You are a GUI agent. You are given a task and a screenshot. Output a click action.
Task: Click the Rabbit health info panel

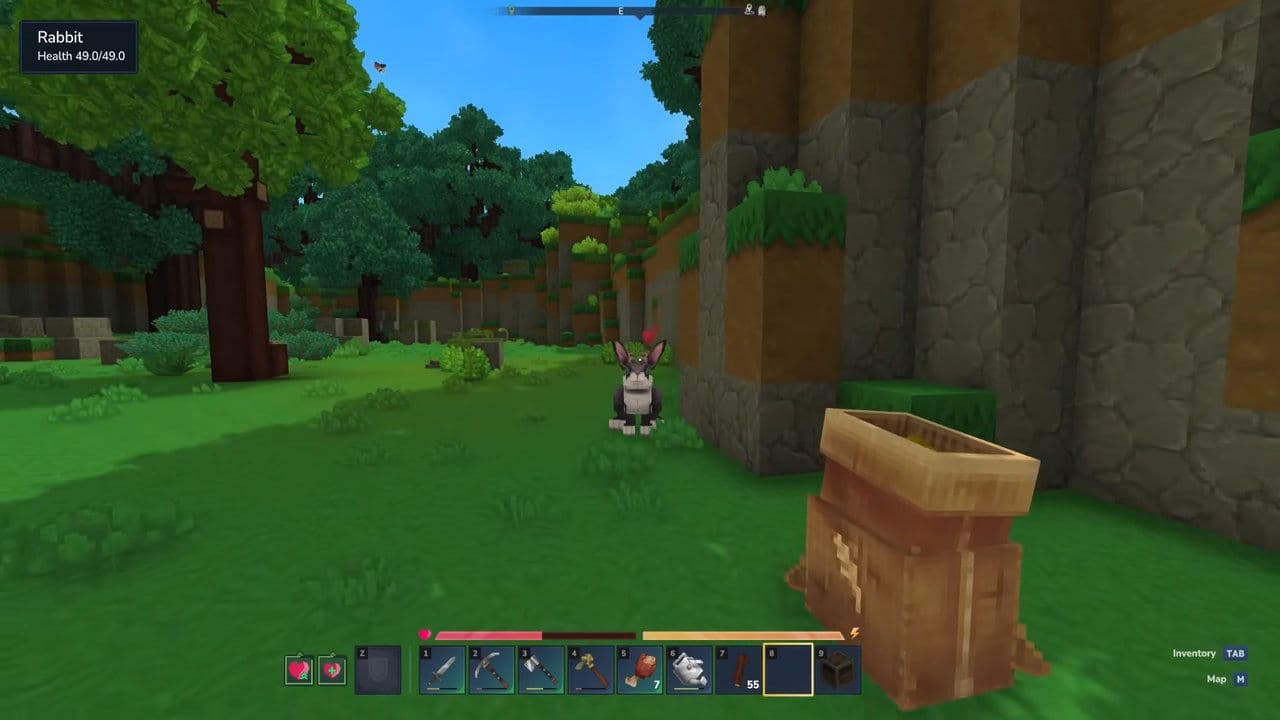click(78, 44)
